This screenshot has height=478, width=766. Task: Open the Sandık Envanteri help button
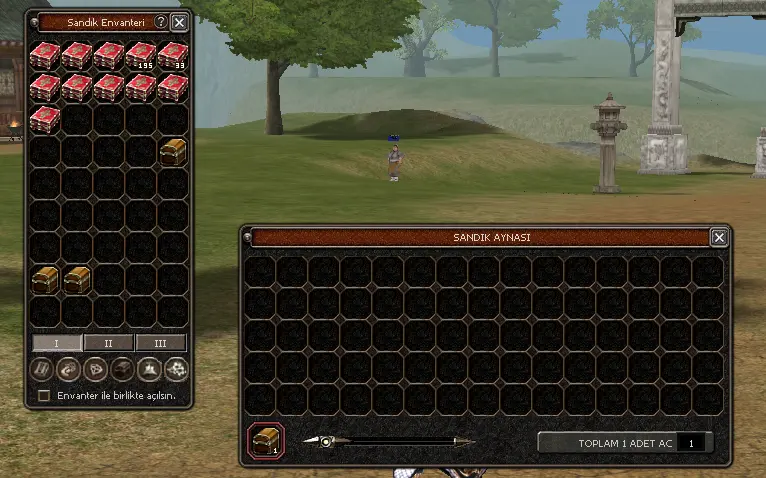coord(160,21)
